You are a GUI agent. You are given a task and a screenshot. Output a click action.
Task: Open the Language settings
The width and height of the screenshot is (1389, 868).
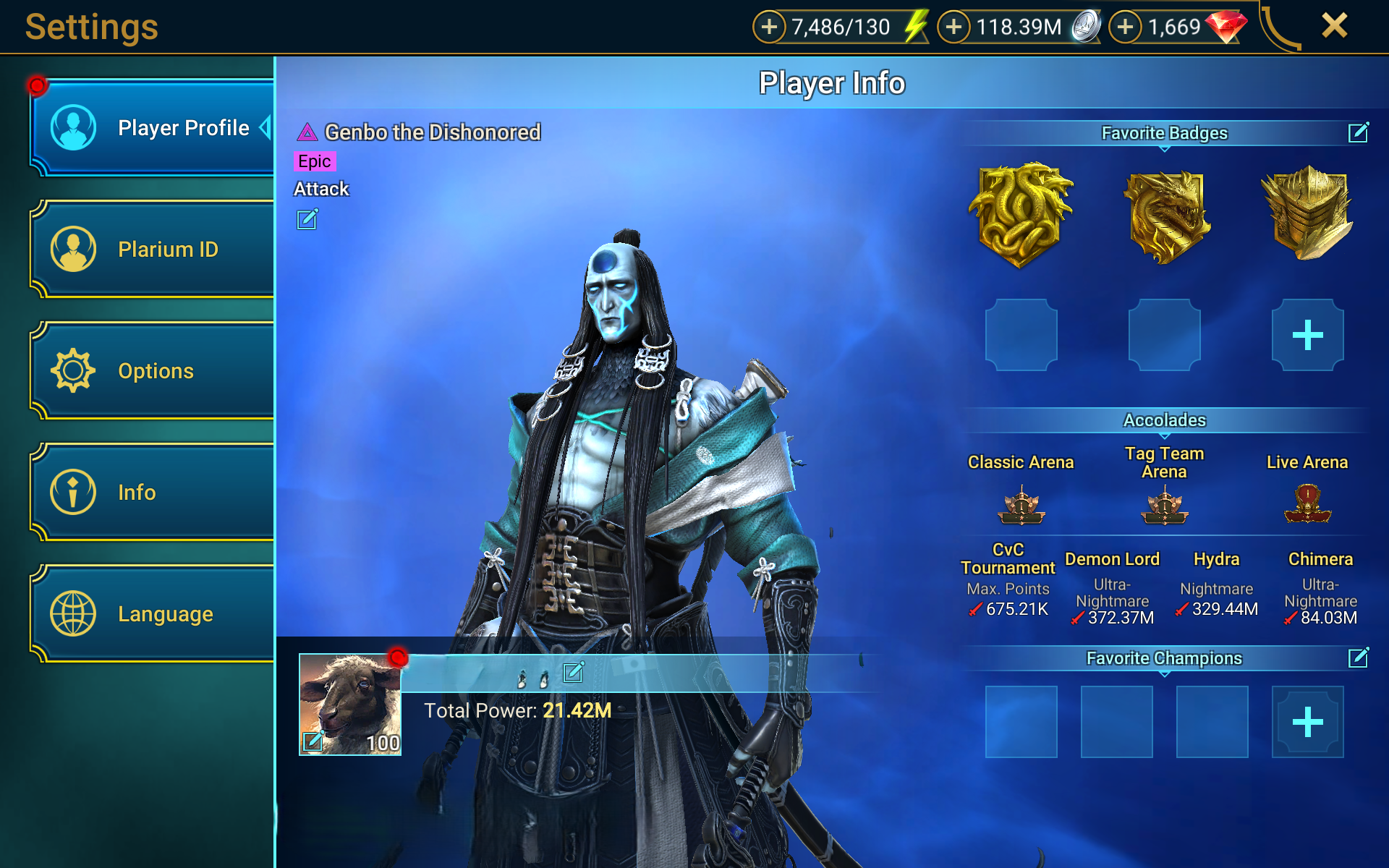[152, 614]
